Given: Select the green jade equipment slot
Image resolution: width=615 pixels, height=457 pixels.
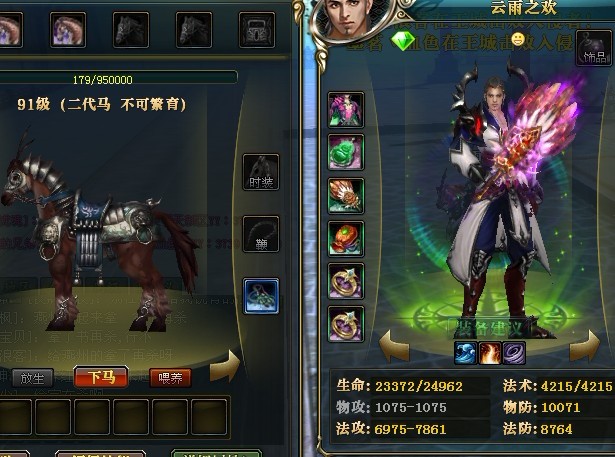Looking at the screenshot, I should (x=346, y=152).
